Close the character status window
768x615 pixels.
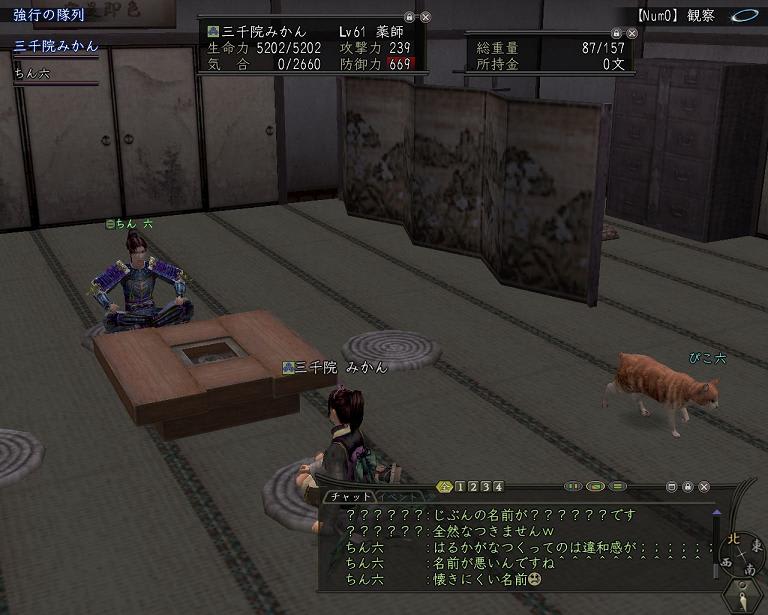(x=425, y=17)
